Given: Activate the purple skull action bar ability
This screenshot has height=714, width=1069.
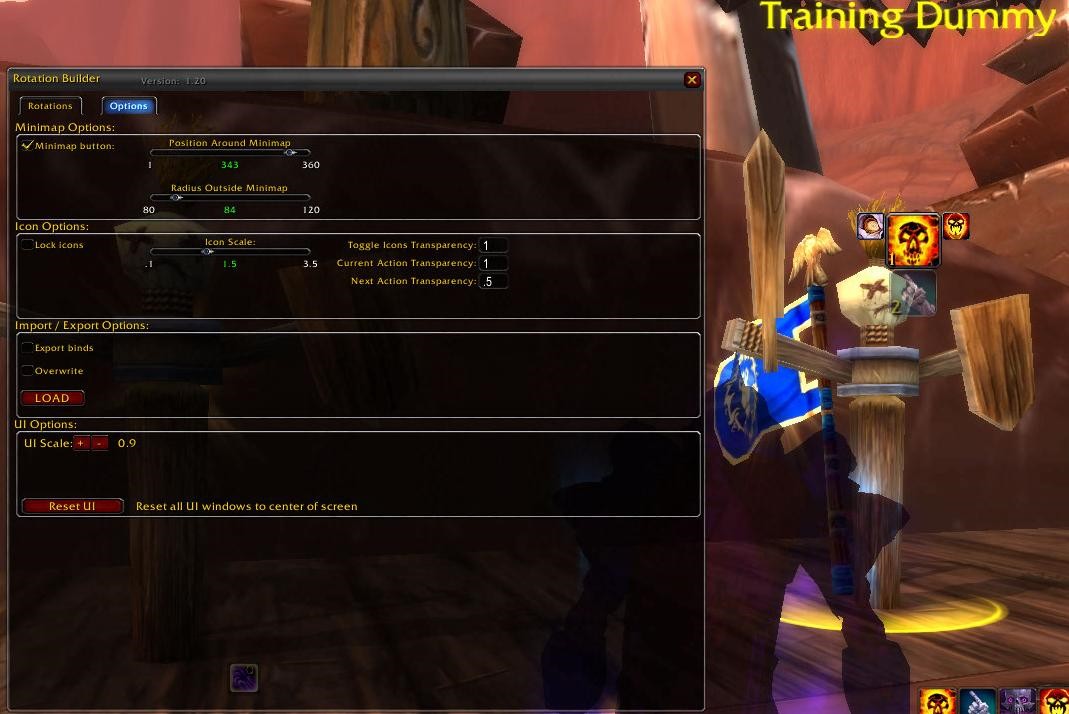Looking at the screenshot, I should point(1018,702).
